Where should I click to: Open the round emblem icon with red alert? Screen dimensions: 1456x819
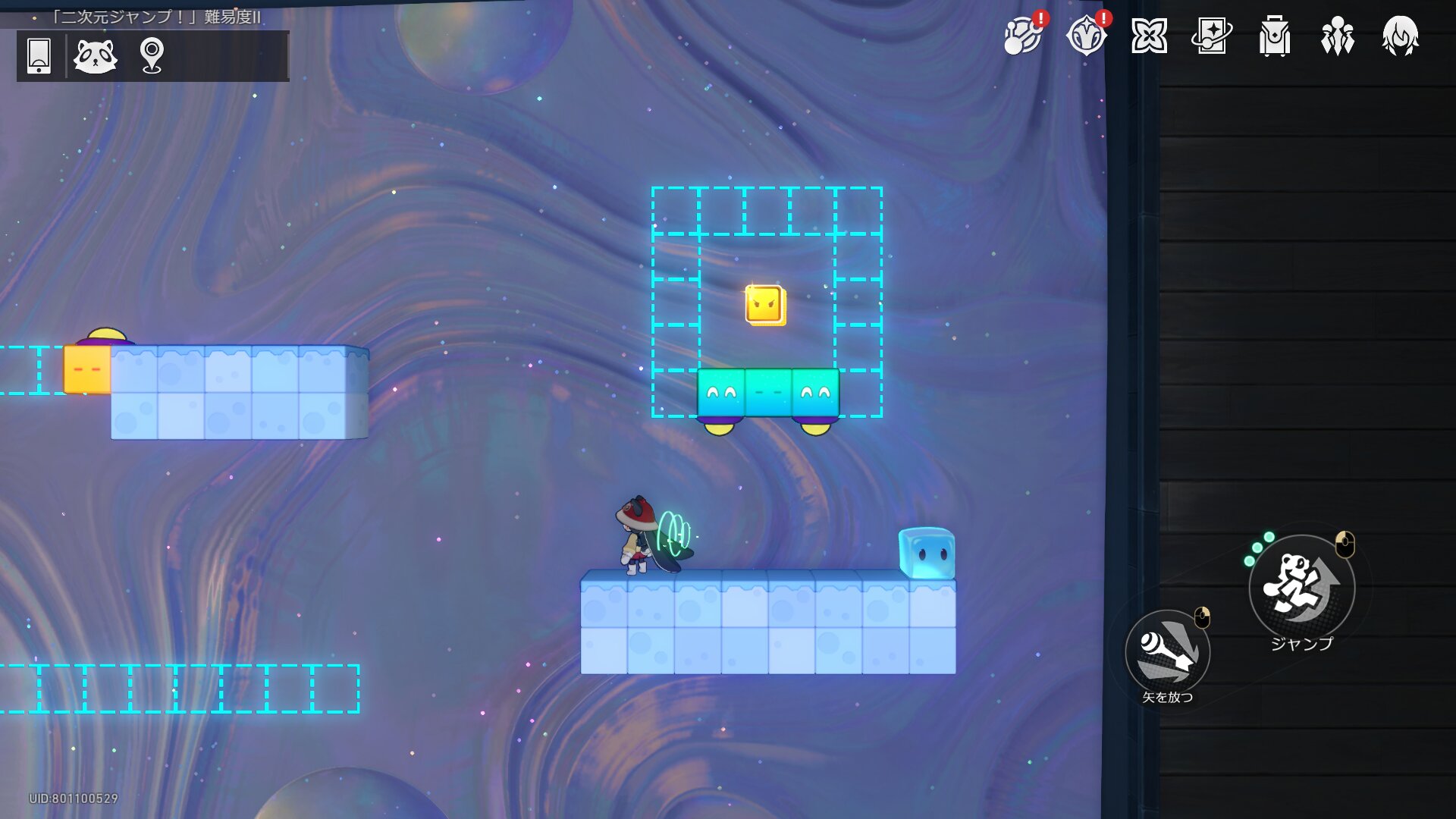pos(1086,36)
